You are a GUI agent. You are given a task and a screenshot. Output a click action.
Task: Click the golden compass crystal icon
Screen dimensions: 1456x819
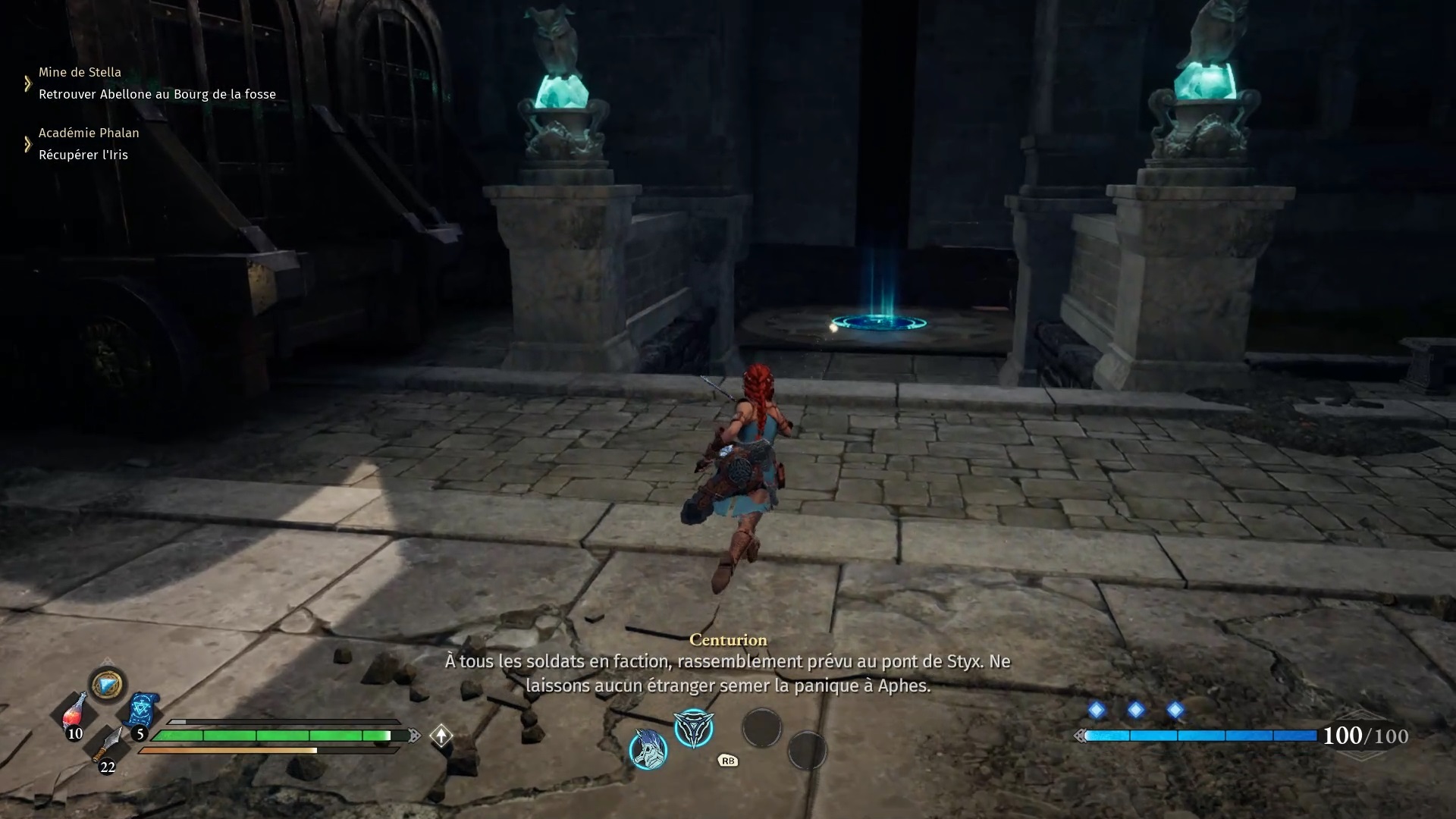click(x=107, y=685)
